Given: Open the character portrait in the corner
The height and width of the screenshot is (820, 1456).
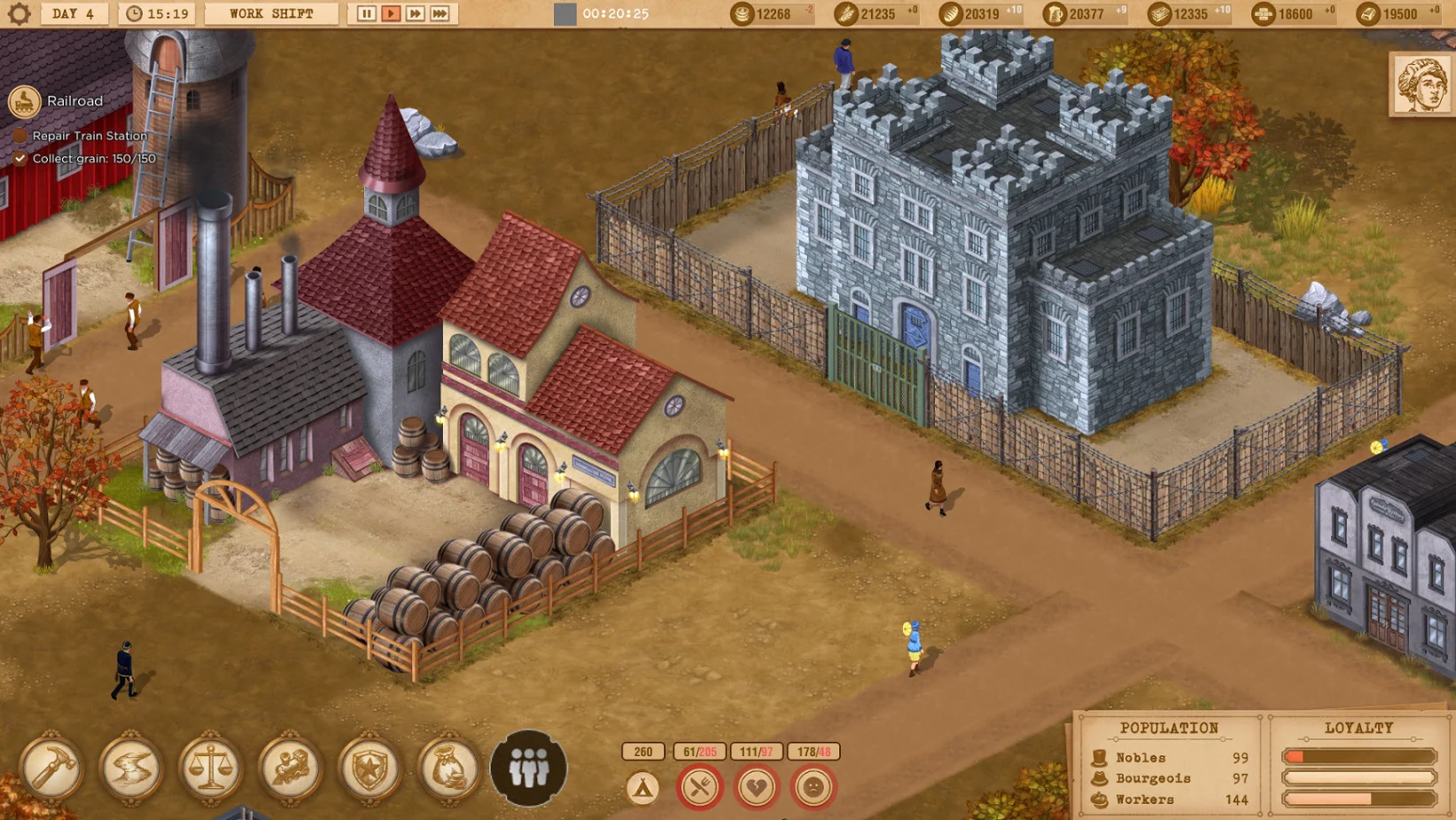Looking at the screenshot, I should (x=1421, y=84).
